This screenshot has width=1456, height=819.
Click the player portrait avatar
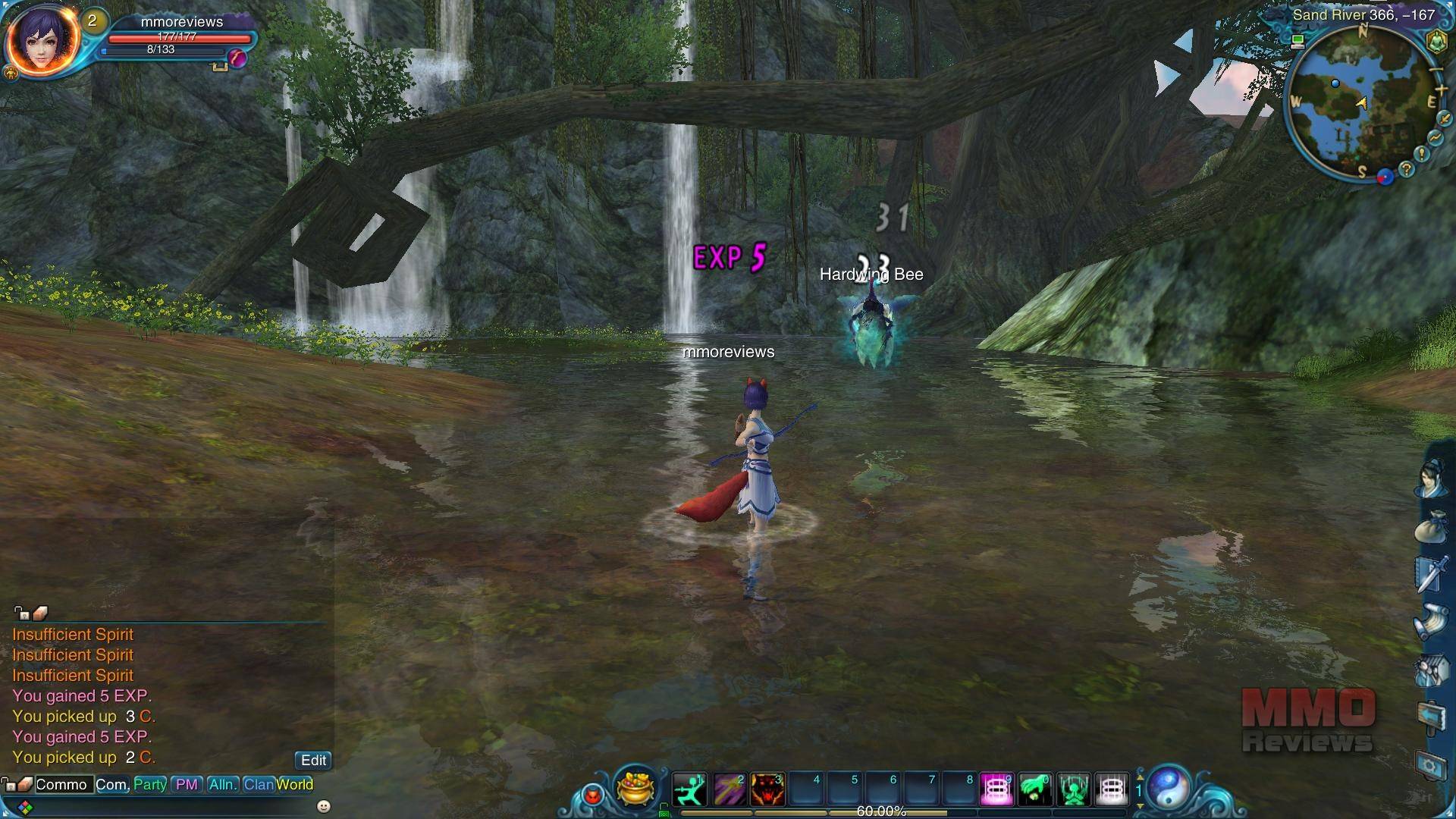pos(42,38)
